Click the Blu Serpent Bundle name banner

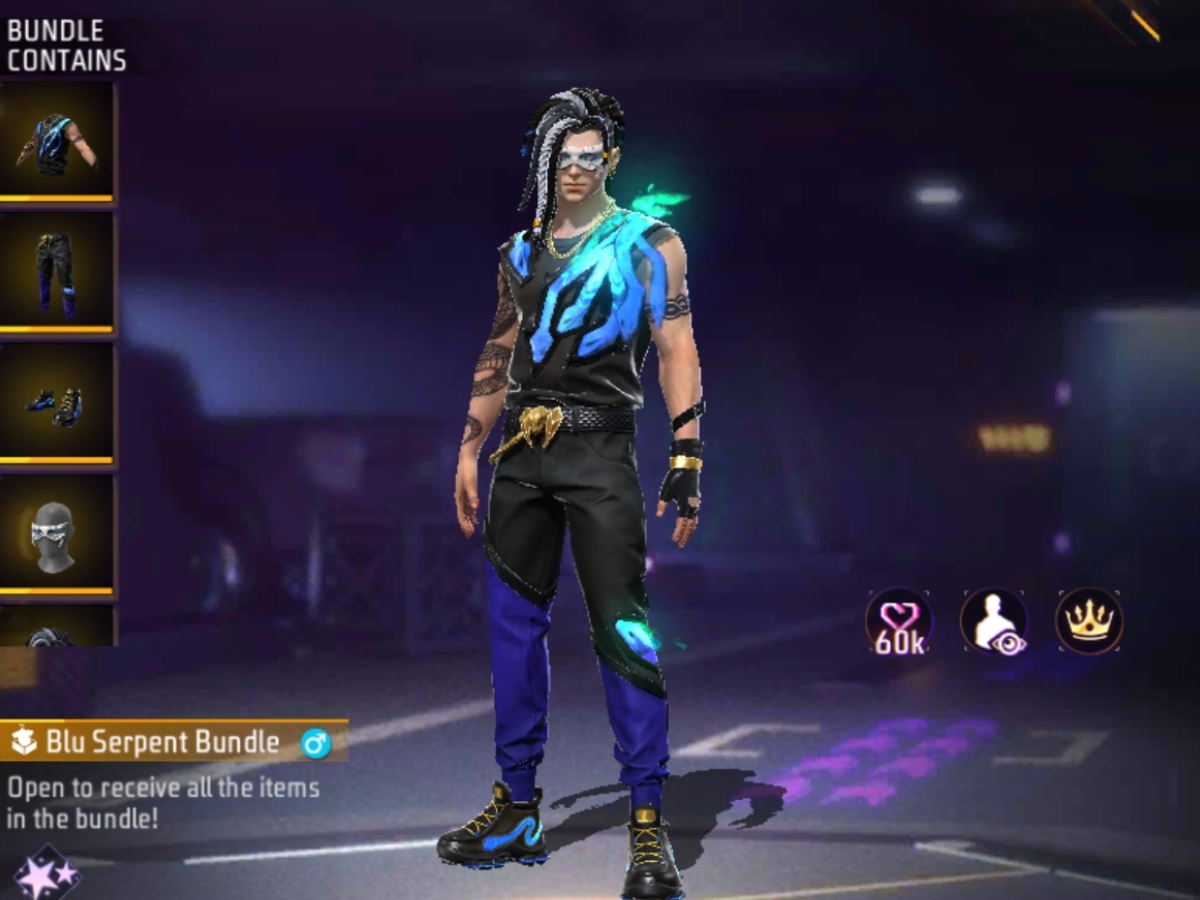[172, 742]
